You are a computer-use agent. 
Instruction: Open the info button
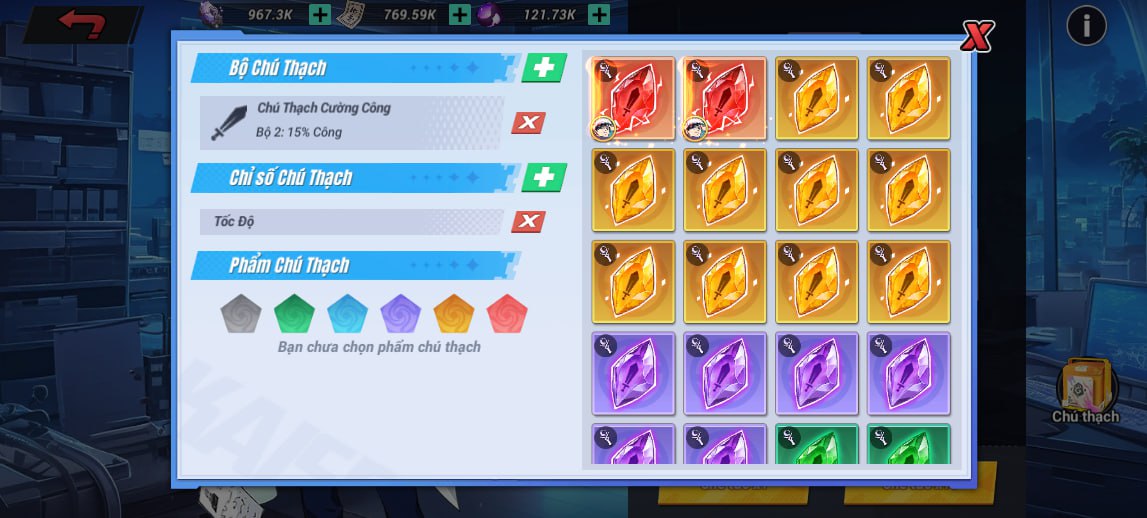pyautogui.click(x=1086, y=25)
